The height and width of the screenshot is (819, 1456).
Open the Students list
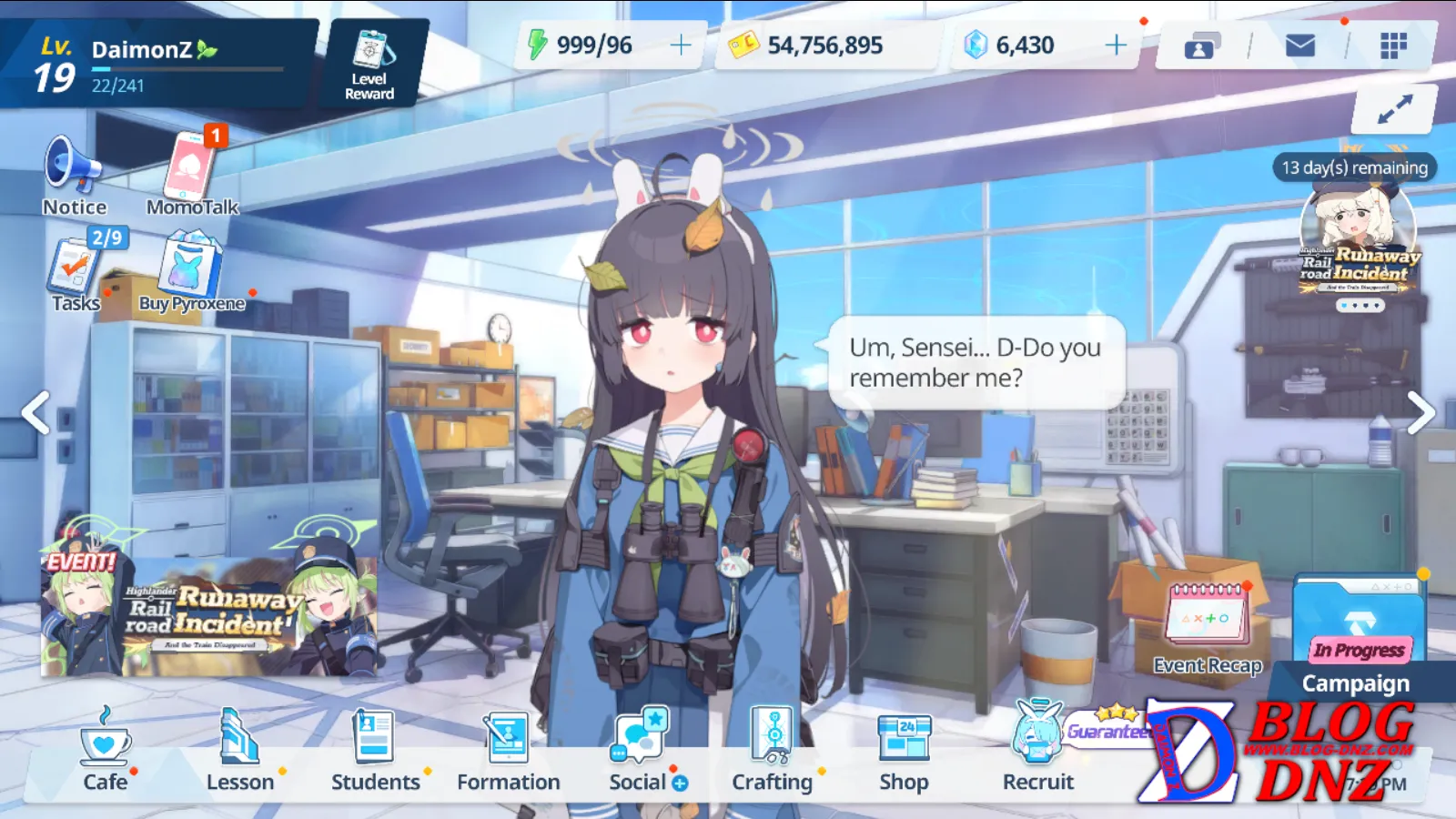click(375, 752)
